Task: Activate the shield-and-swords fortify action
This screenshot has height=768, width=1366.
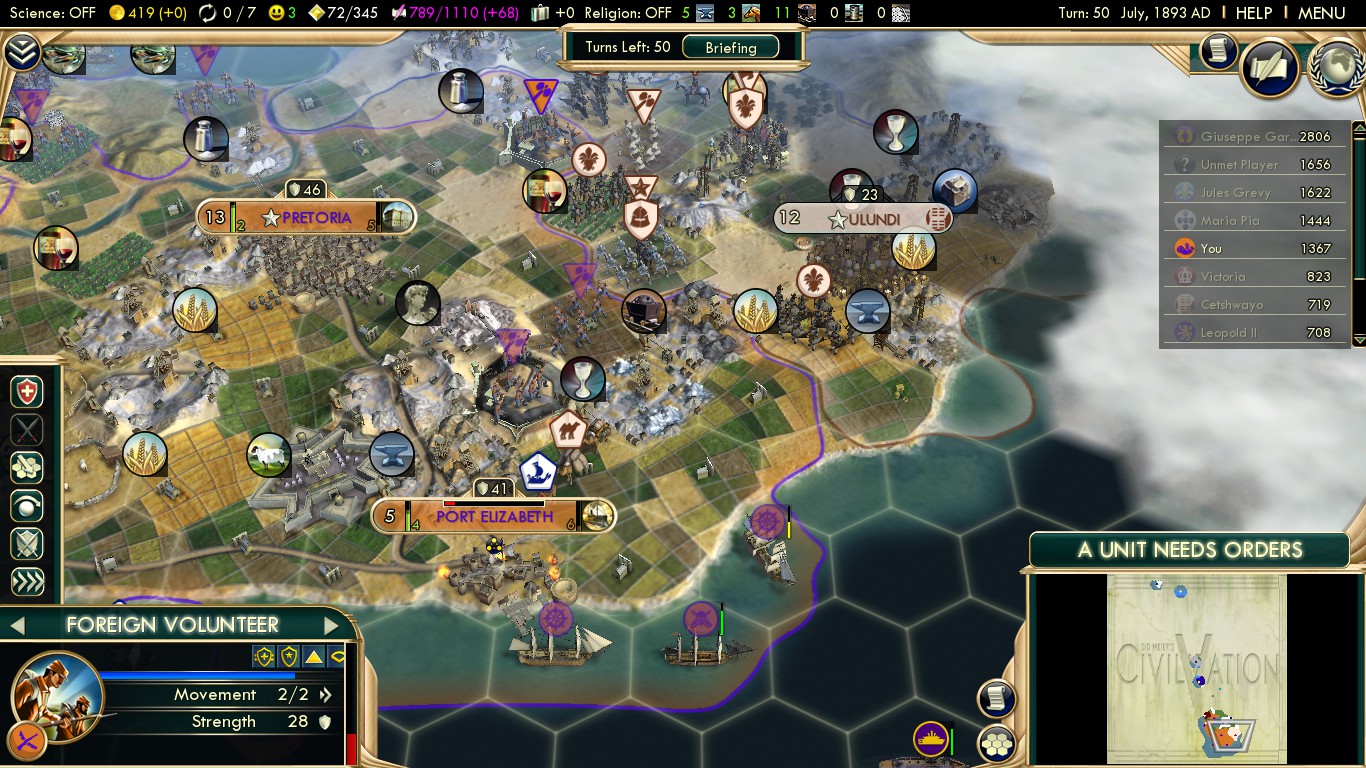Action: (27, 544)
